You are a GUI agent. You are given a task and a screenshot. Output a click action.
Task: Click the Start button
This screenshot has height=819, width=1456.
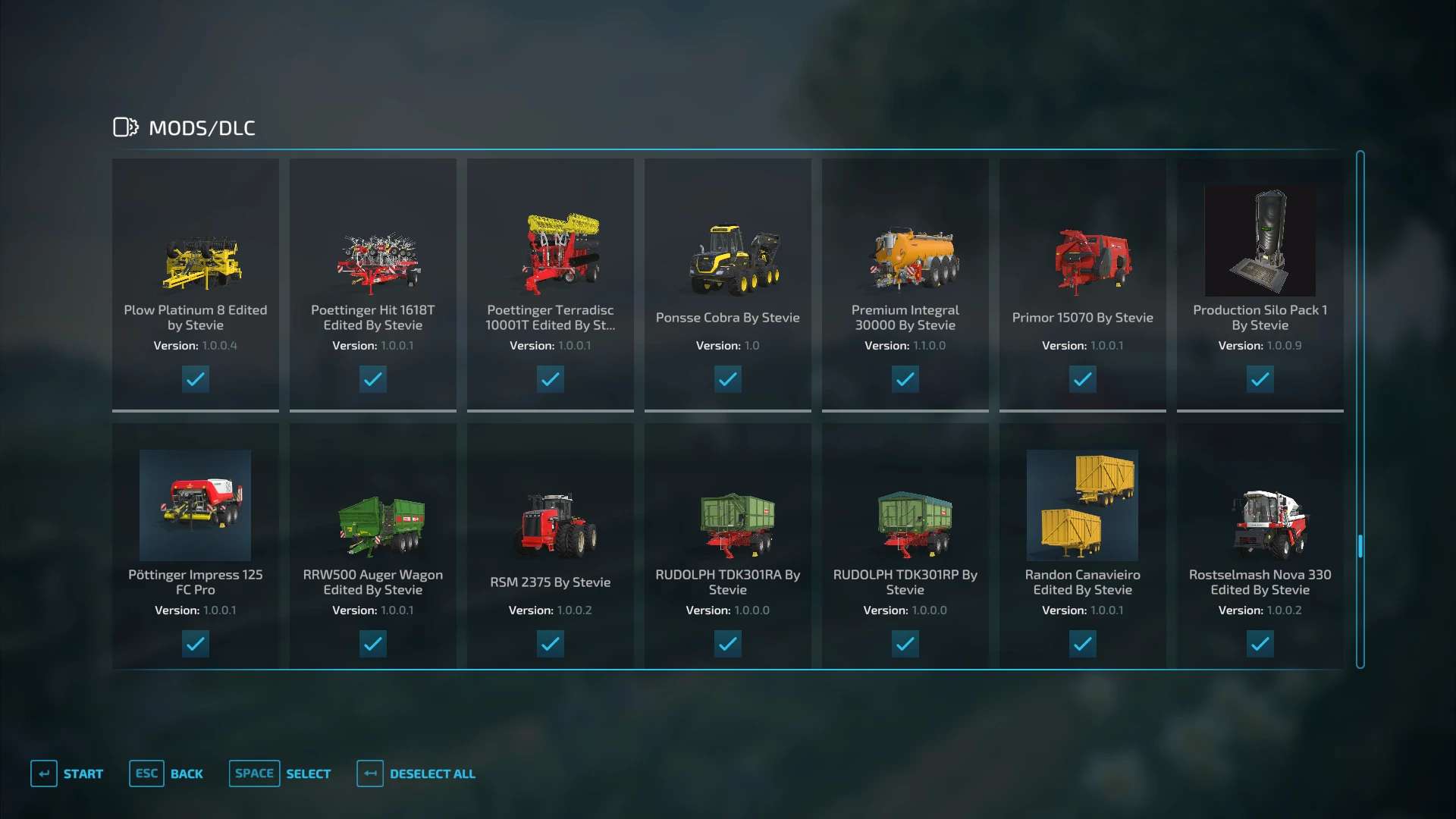[67, 773]
